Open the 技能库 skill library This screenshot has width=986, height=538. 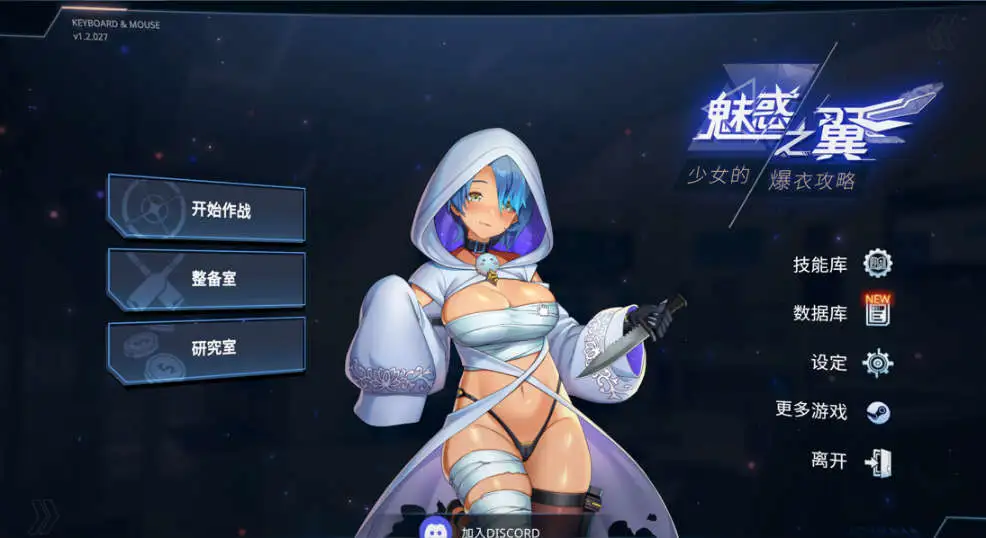[841, 264]
